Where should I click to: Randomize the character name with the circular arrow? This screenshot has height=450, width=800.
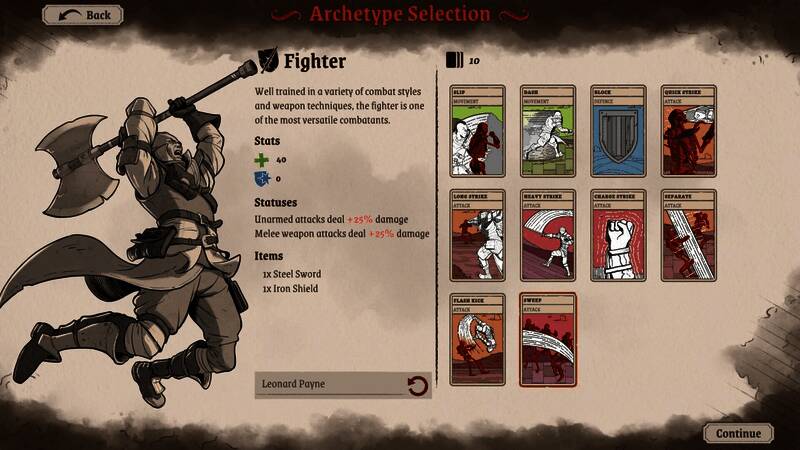tap(417, 385)
